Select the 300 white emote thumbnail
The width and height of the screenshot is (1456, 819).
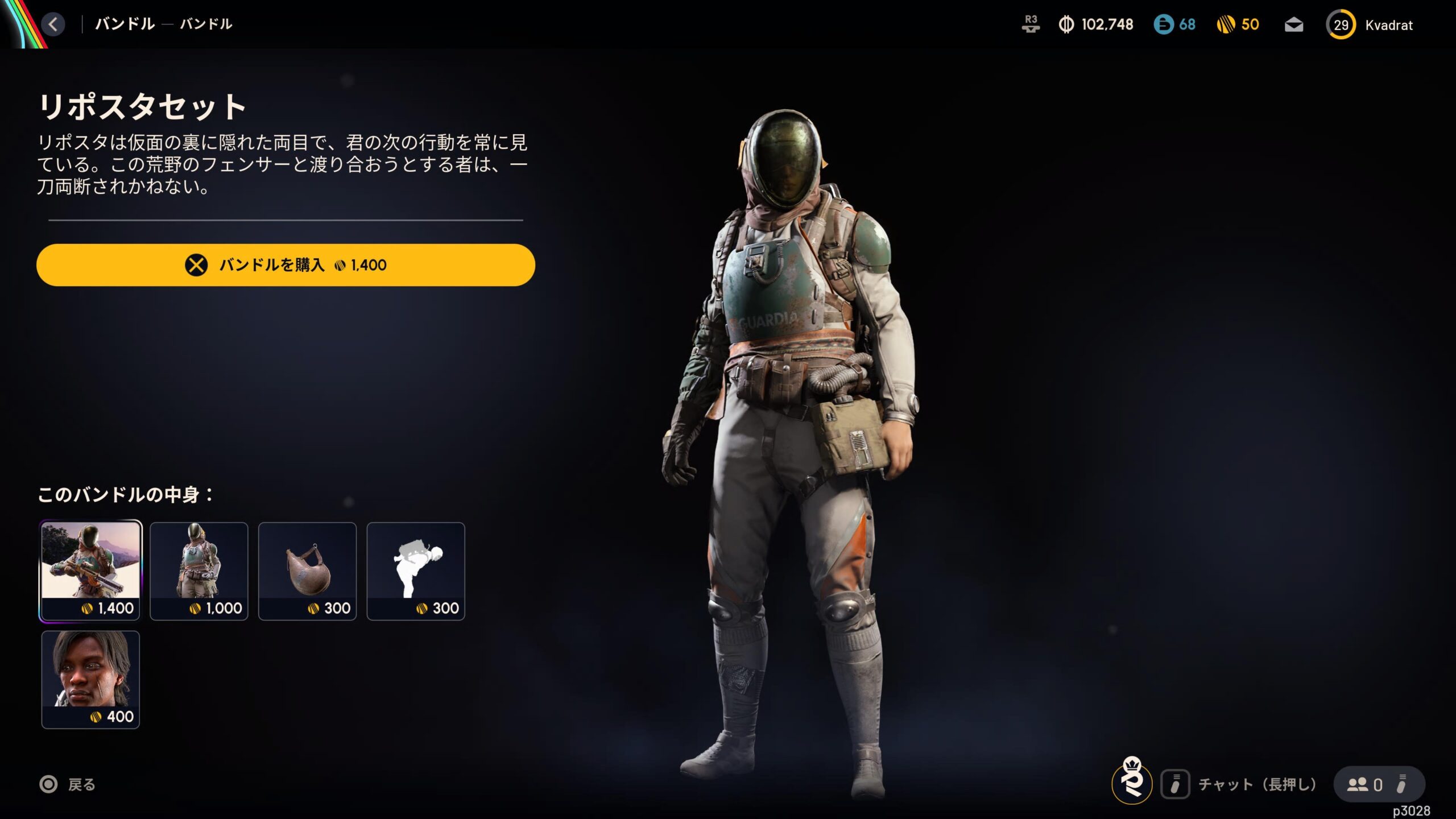click(416, 570)
